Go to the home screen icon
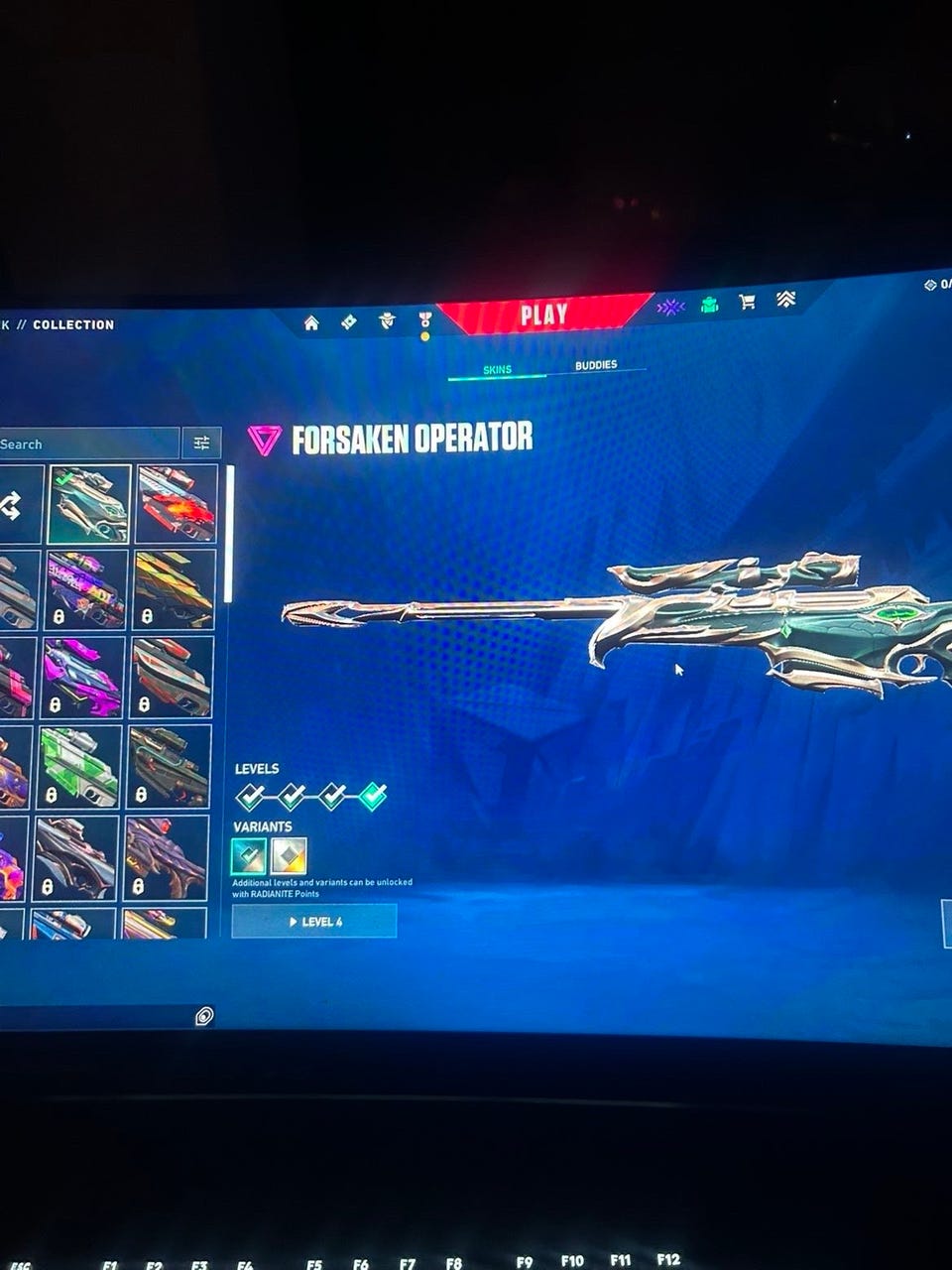Screen dimensions: 952x1270 pos(311,322)
